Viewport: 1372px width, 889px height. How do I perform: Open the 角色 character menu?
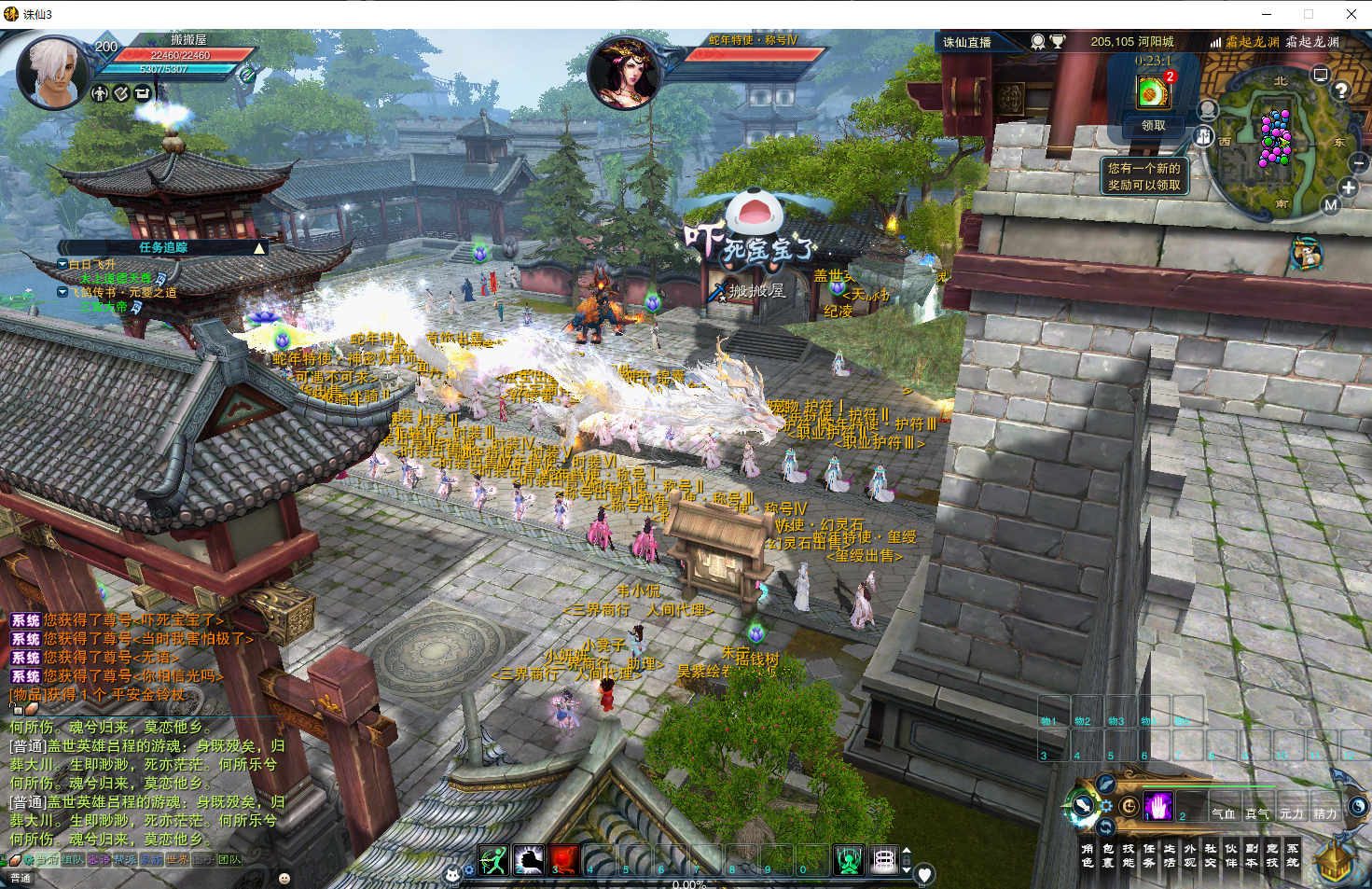tap(1088, 855)
